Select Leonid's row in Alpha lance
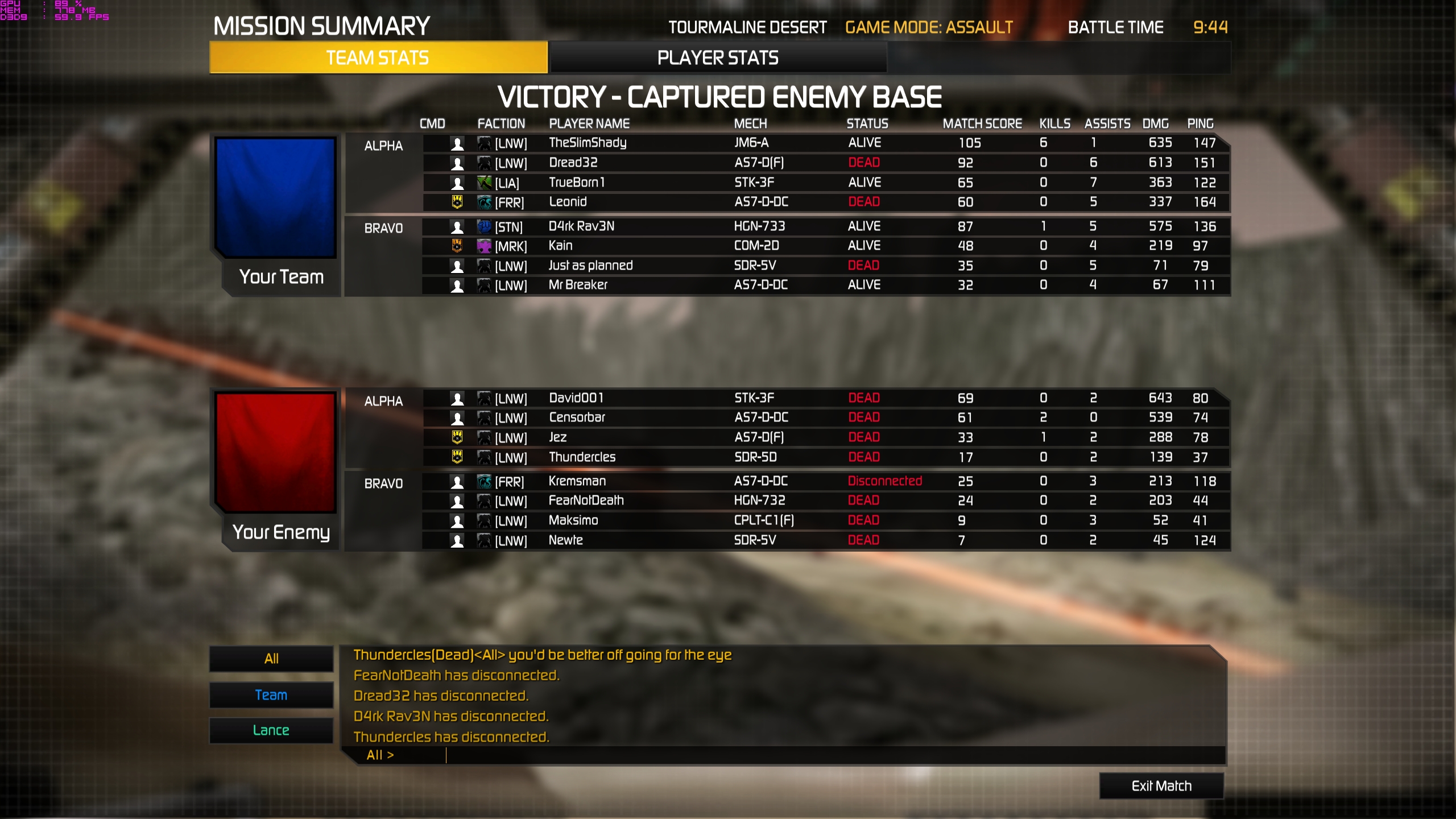This screenshot has height=819, width=1456. [x=568, y=202]
